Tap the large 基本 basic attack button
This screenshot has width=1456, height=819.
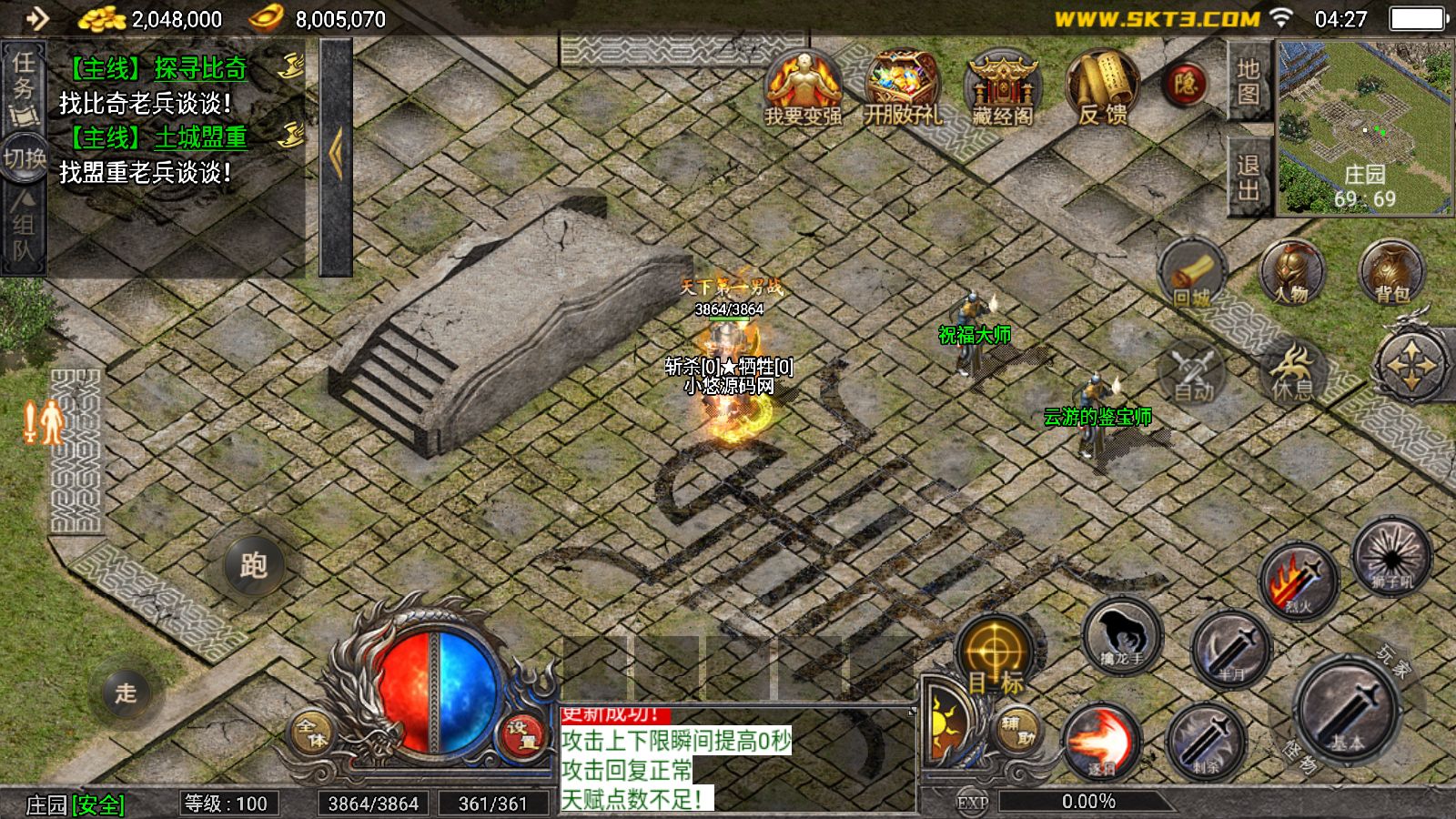click(x=1347, y=710)
